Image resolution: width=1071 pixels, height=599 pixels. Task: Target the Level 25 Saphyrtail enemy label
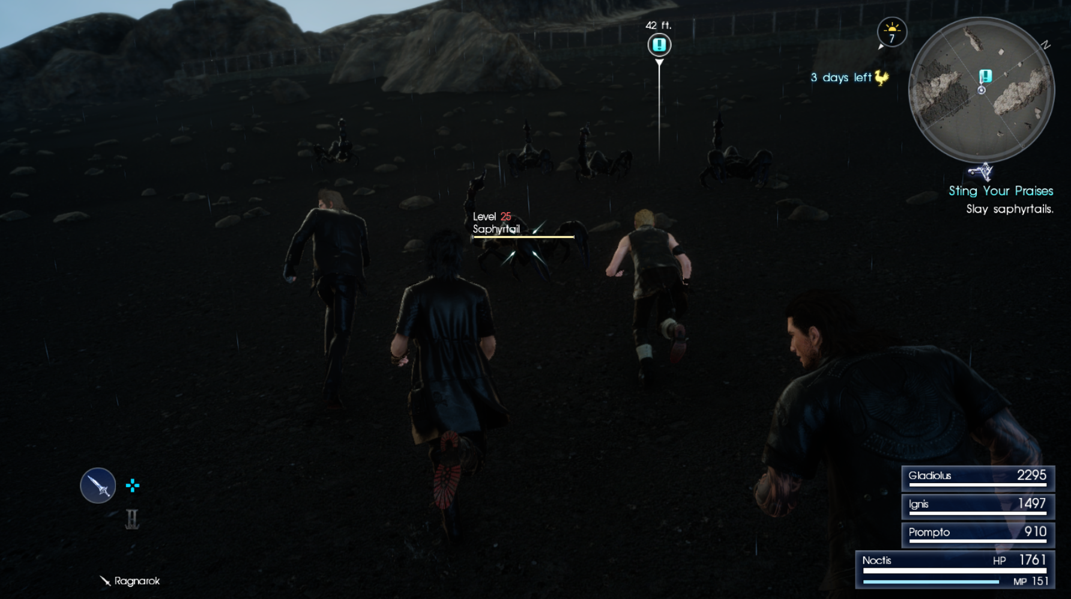click(x=497, y=223)
